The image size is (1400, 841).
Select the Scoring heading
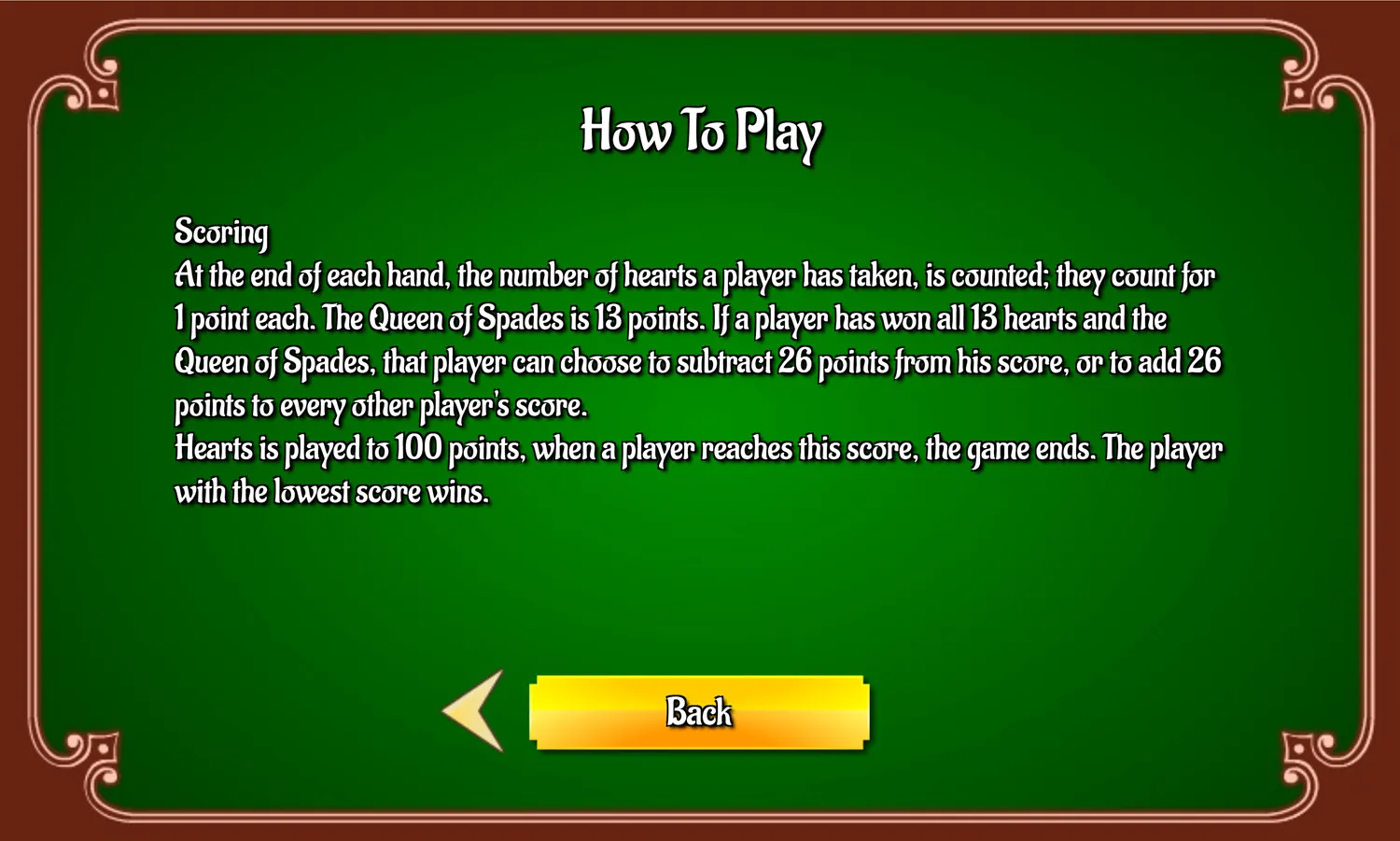click(x=220, y=231)
